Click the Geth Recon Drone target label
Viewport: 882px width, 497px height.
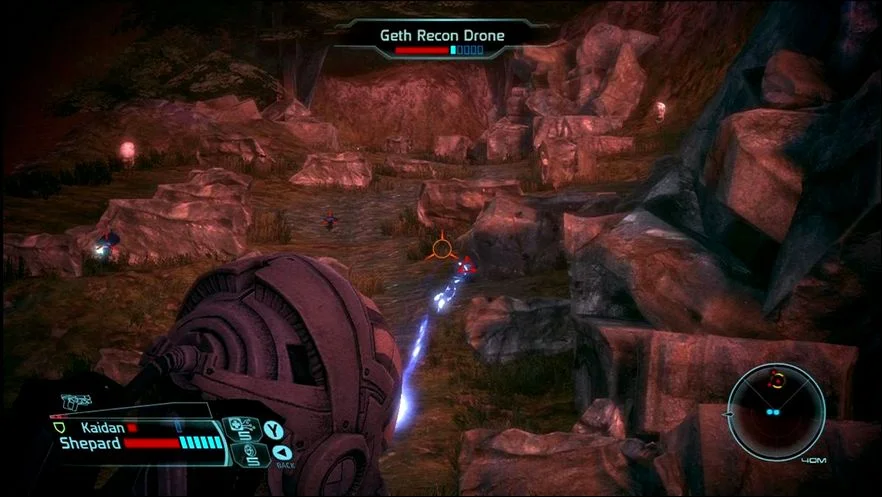coord(442,35)
